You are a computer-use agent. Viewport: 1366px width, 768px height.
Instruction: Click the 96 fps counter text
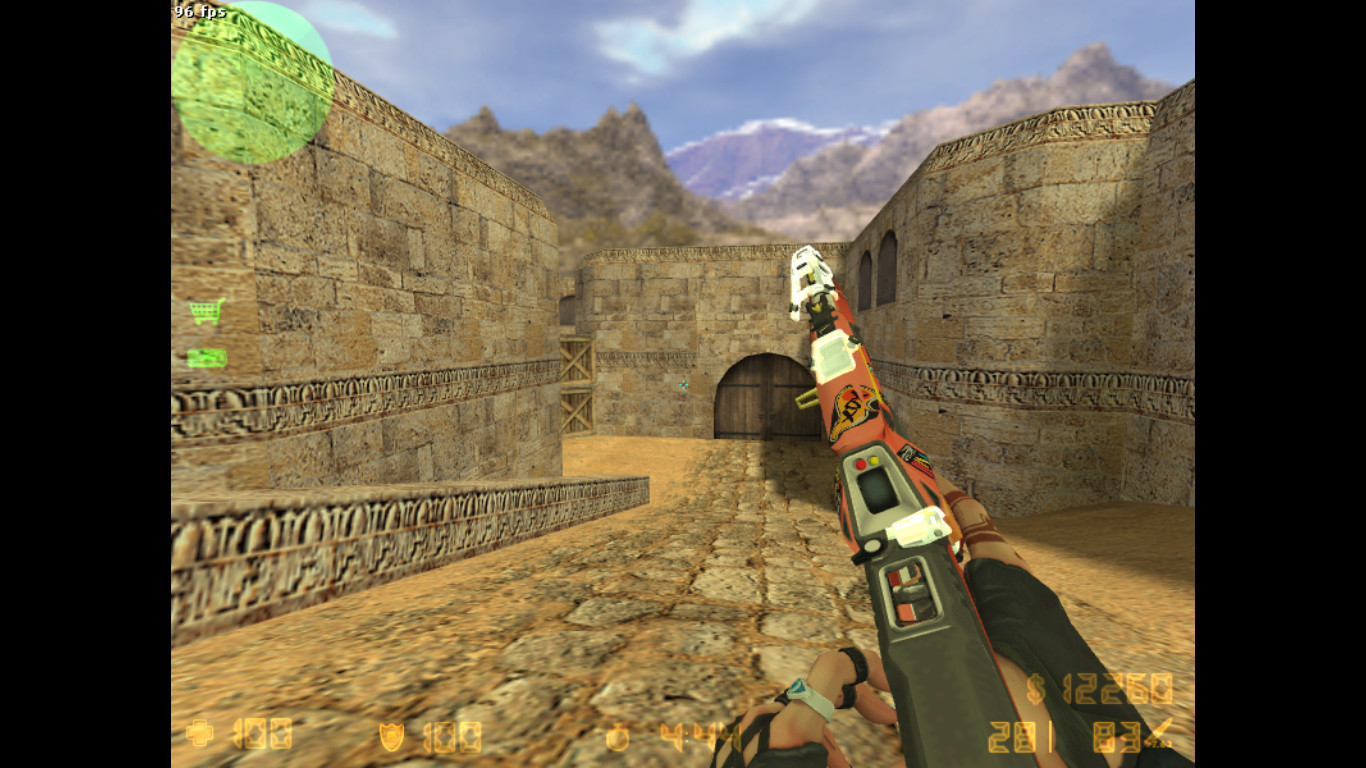pyautogui.click(x=200, y=11)
